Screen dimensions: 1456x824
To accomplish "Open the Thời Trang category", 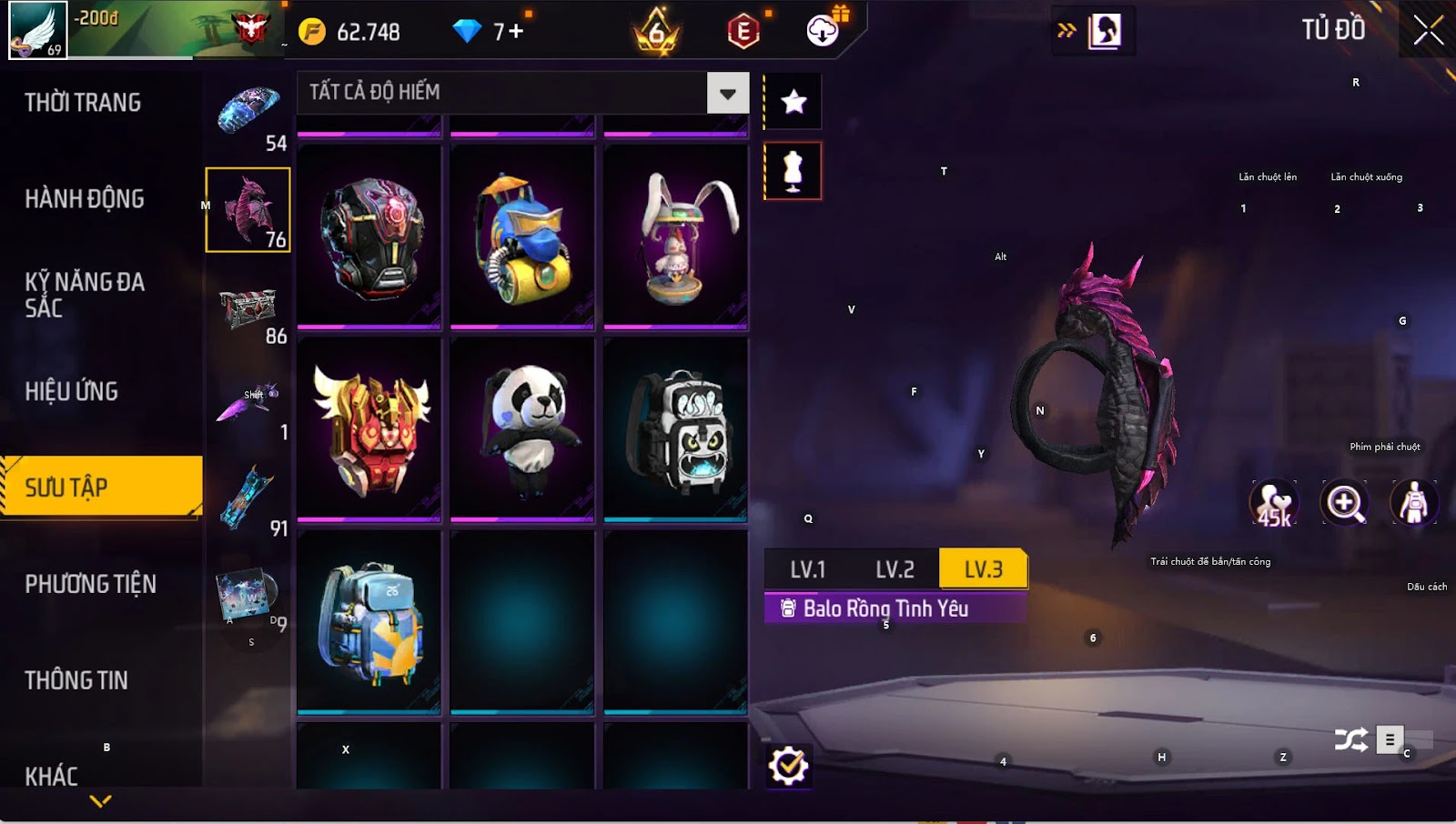I will click(x=83, y=103).
